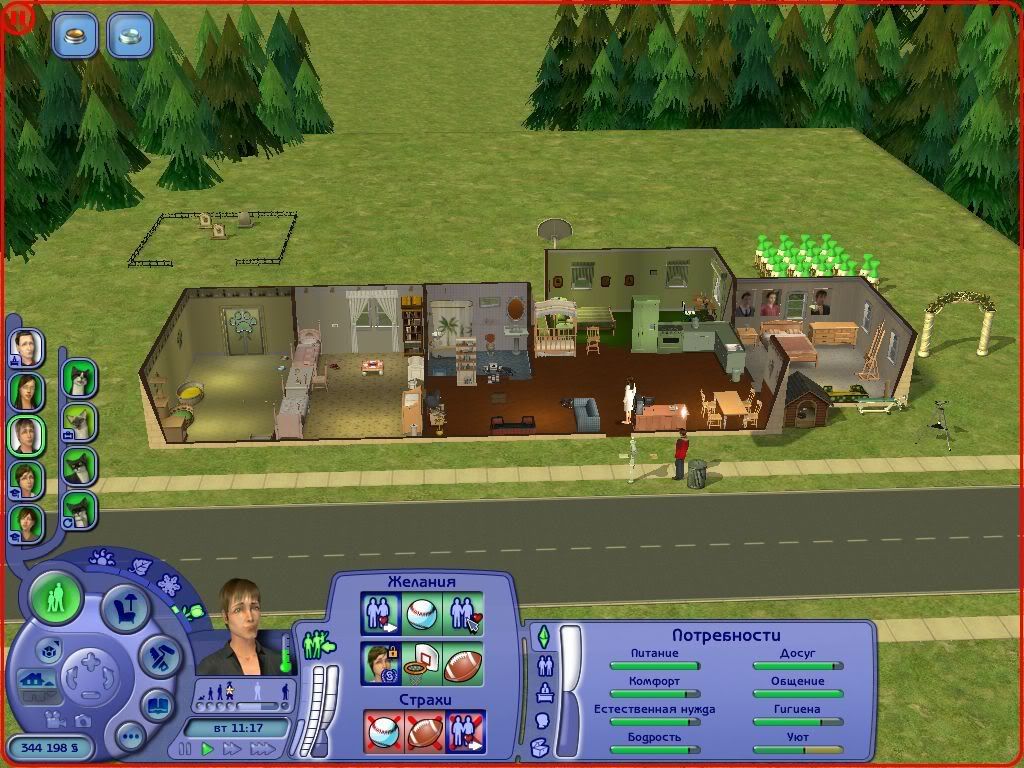The height and width of the screenshot is (768, 1024).
Task: Take a snapshot with the camera icon
Action: (81, 719)
